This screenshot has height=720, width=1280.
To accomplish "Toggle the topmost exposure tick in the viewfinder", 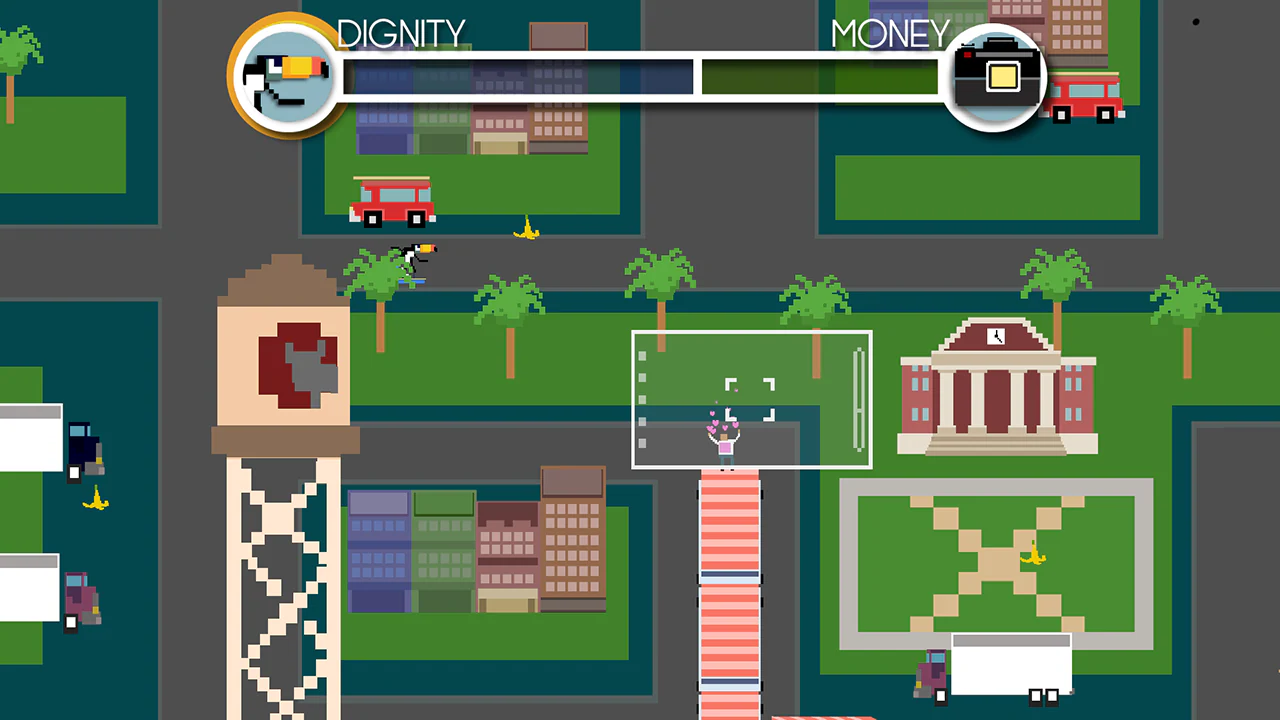I will [642, 356].
